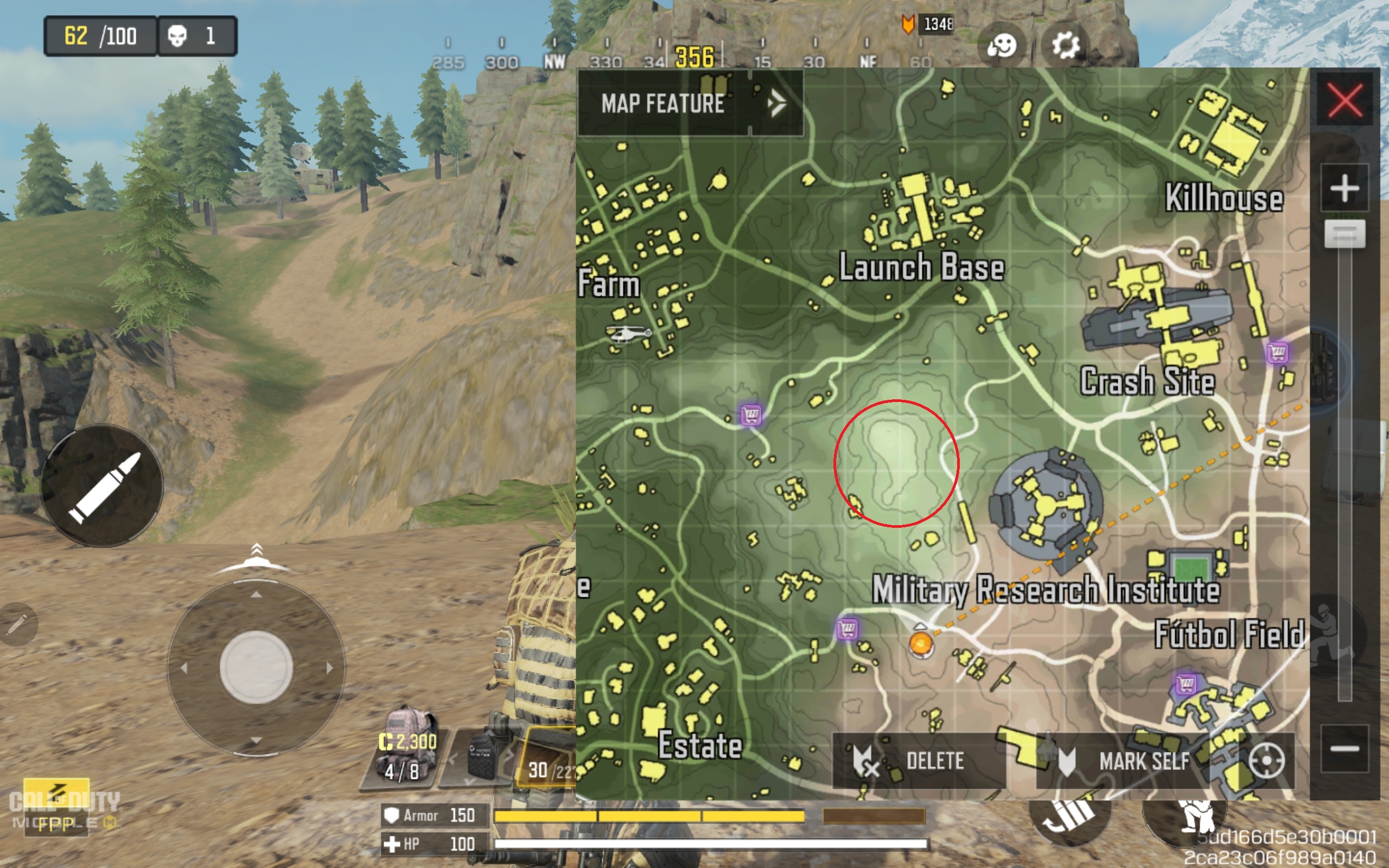Select the shop cart marker near Crash Site
Screen dimensions: 1389x868
click(1278, 352)
